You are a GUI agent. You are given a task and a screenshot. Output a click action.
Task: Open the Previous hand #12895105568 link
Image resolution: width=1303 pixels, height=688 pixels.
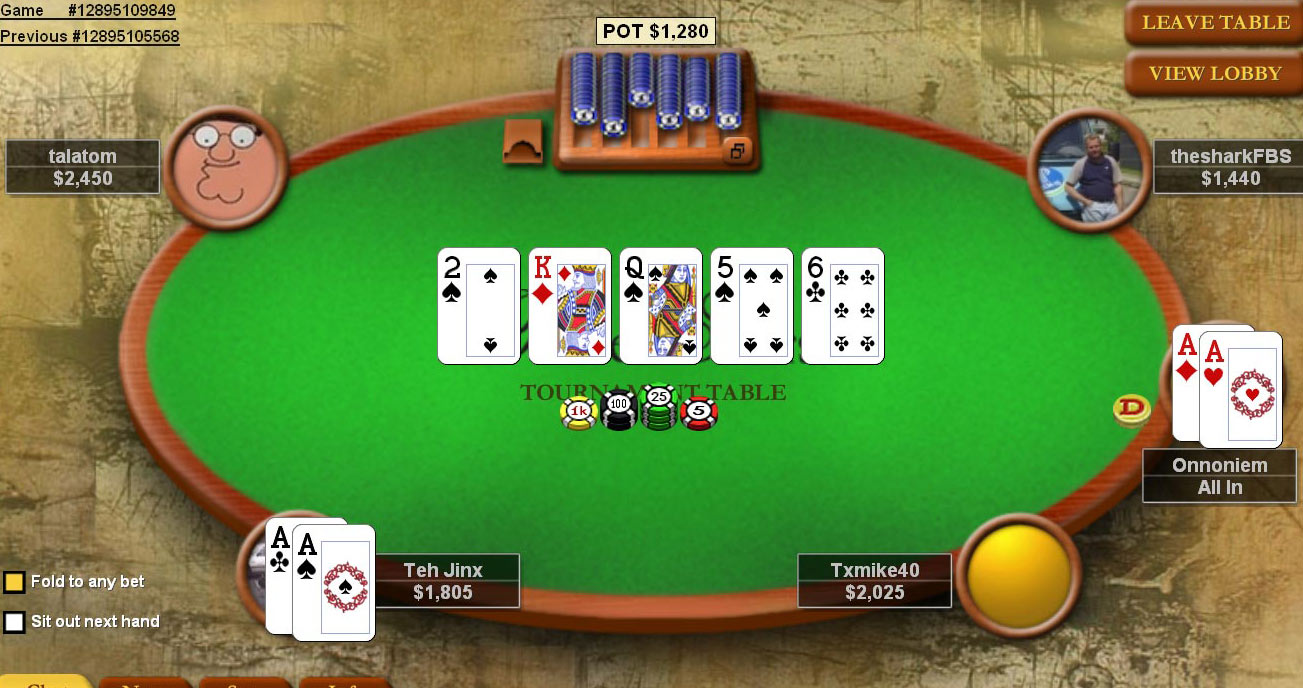pos(90,37)
